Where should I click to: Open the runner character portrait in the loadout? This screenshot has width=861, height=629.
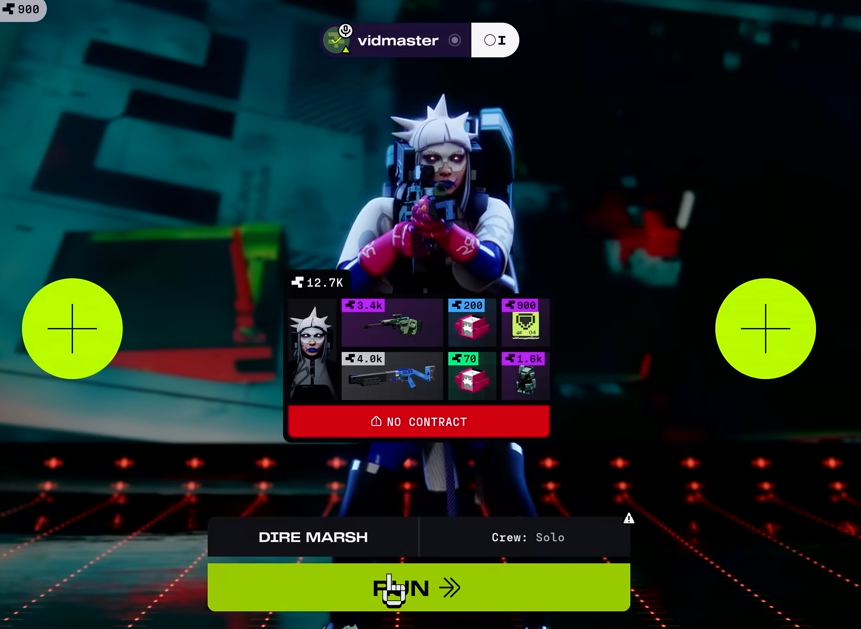(x=313, y=350)
